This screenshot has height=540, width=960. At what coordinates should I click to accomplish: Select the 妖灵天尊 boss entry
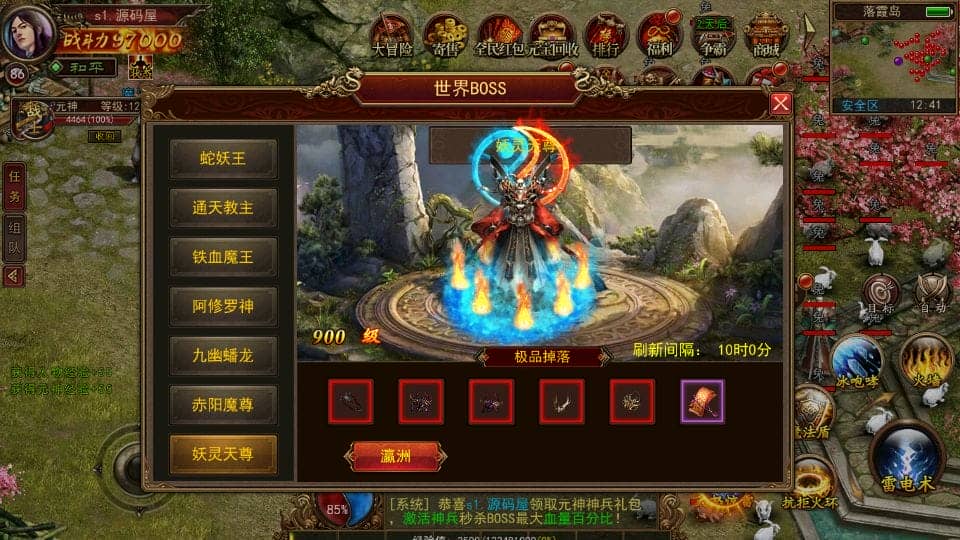pos(223,454)
